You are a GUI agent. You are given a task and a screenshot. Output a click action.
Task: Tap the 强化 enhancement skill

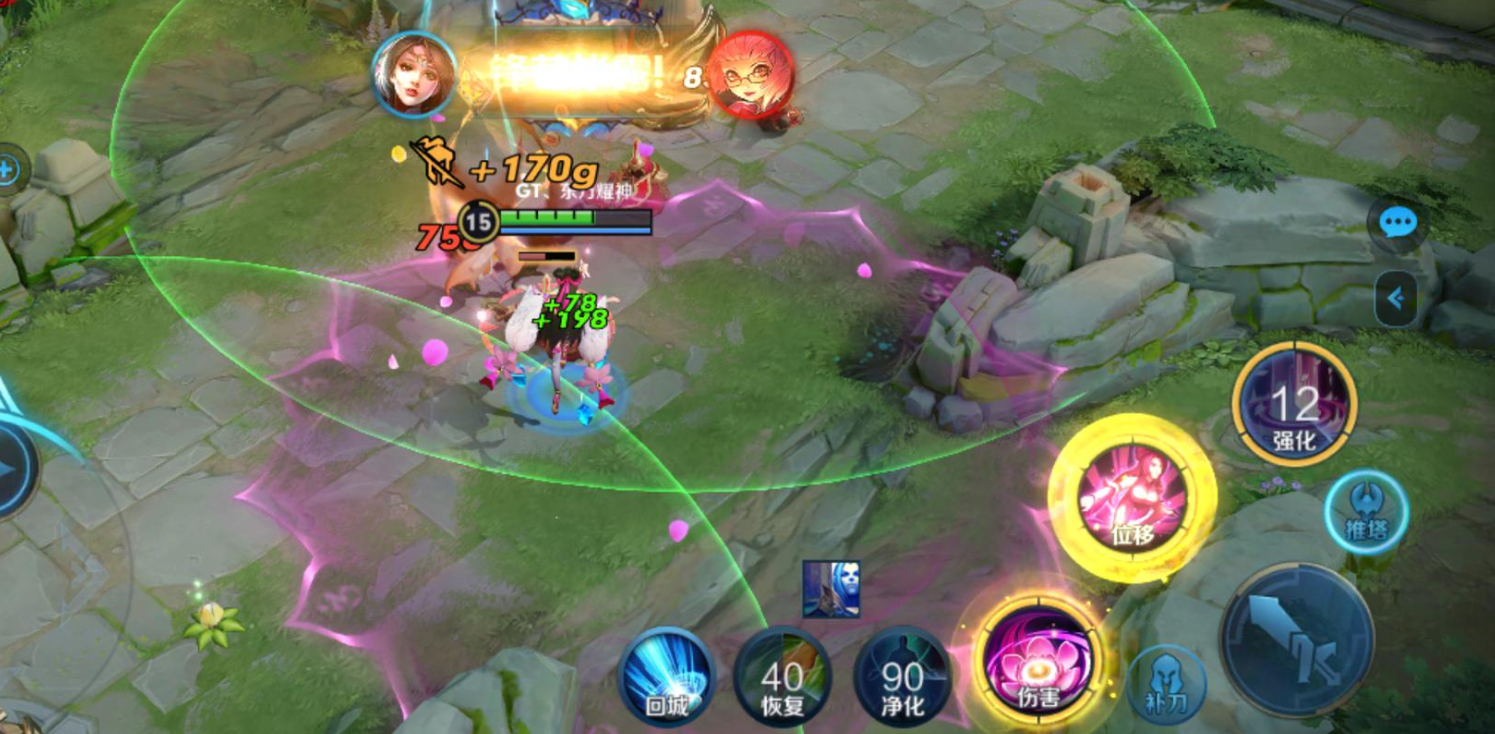click(x=1294, y=404)
